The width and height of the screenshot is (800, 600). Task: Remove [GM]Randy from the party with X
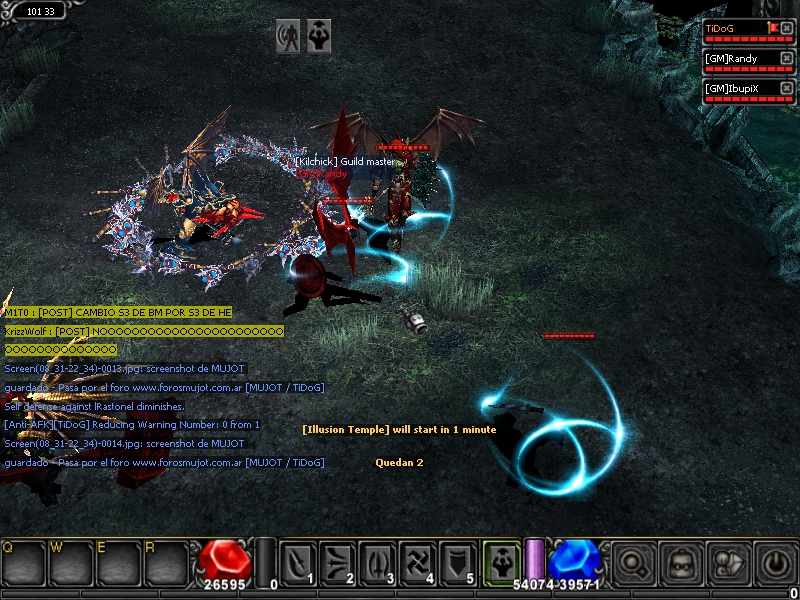(x=786, y=58)
